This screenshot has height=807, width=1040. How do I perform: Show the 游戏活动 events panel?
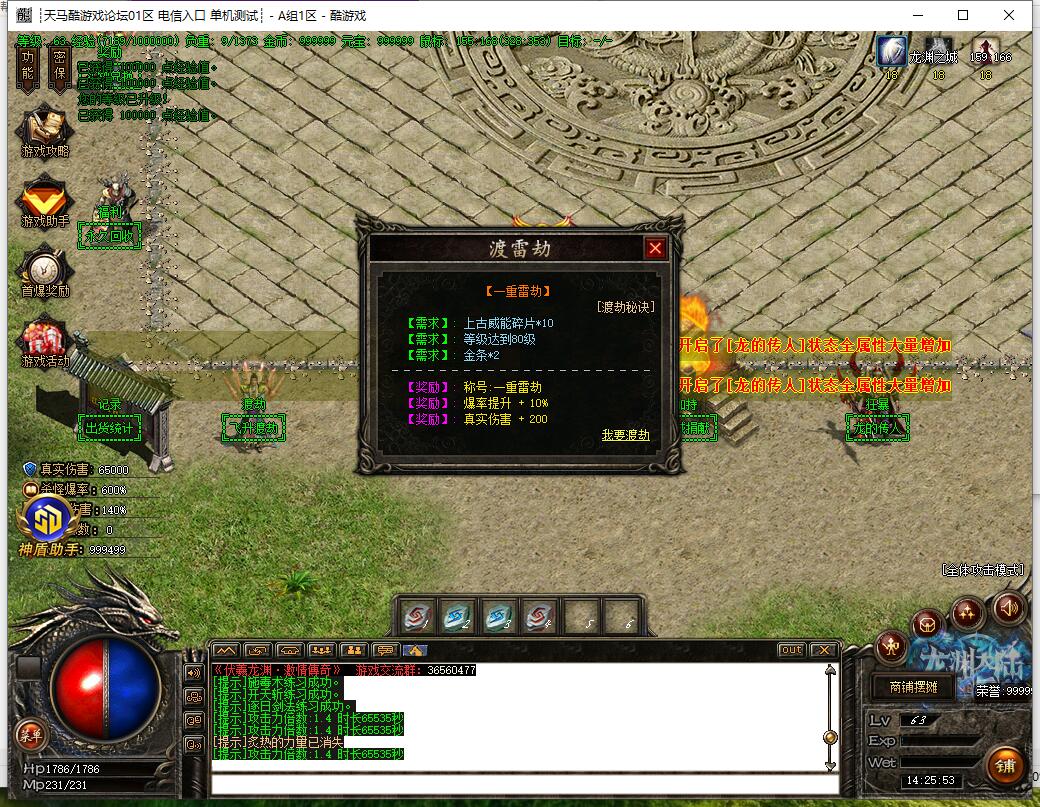45,341
